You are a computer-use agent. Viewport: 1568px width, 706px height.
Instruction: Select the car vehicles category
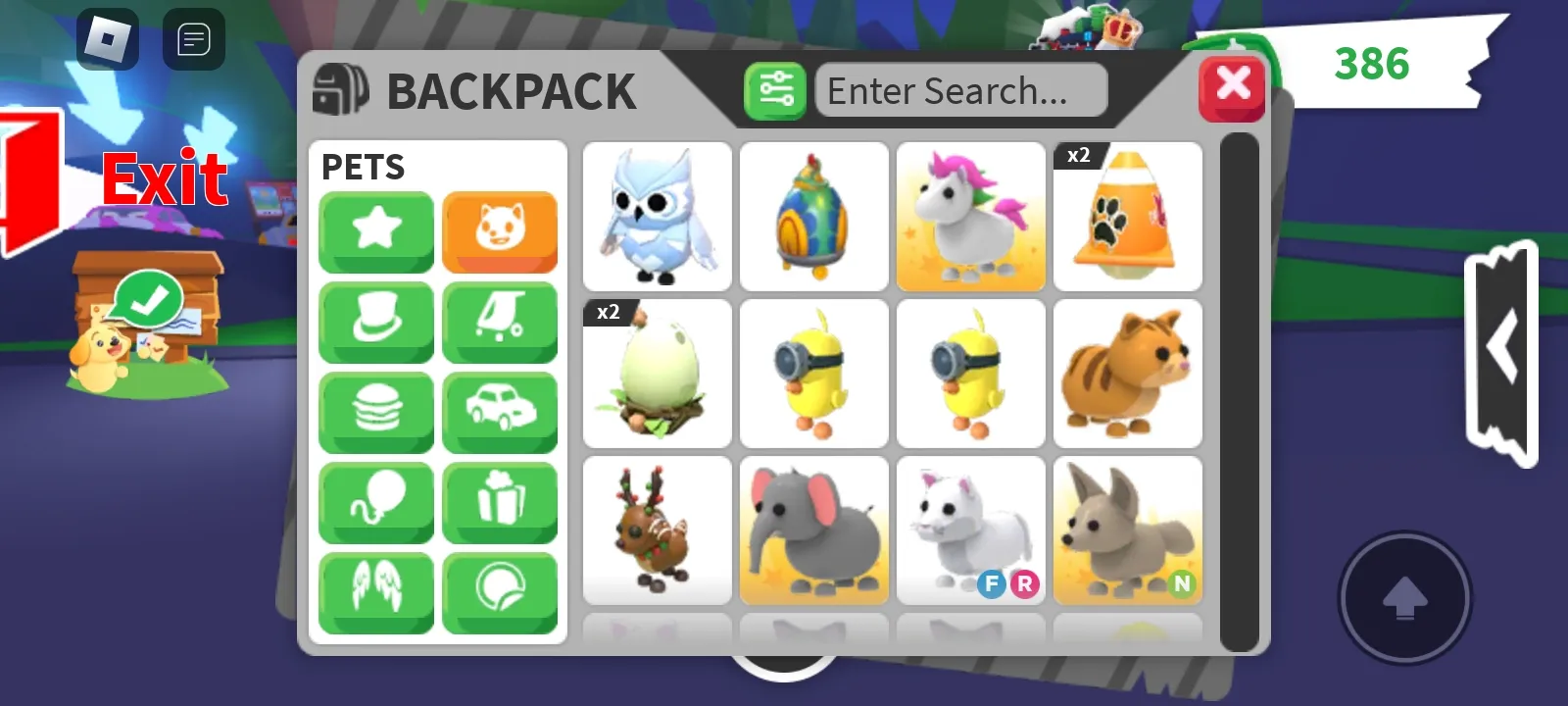[500, 413]
